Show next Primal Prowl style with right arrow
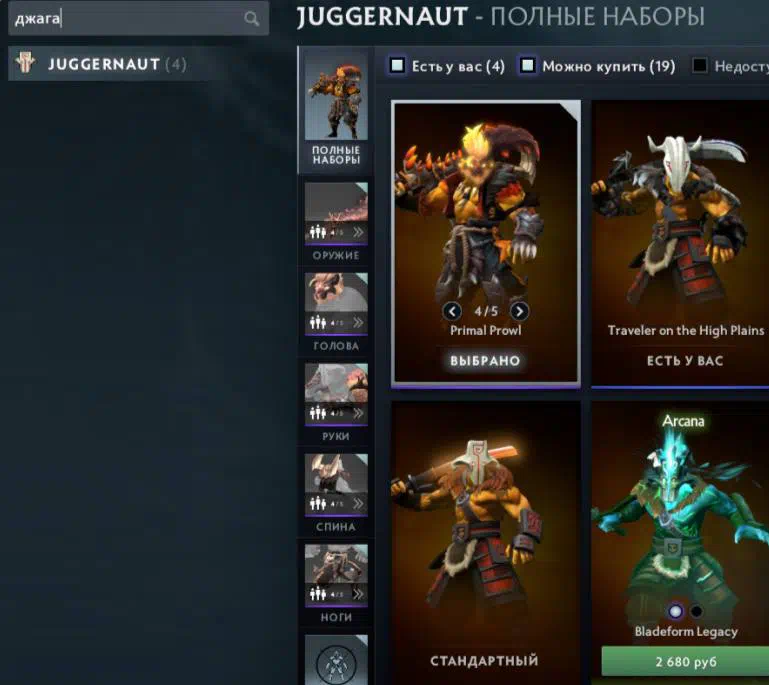 click(519, 311)
